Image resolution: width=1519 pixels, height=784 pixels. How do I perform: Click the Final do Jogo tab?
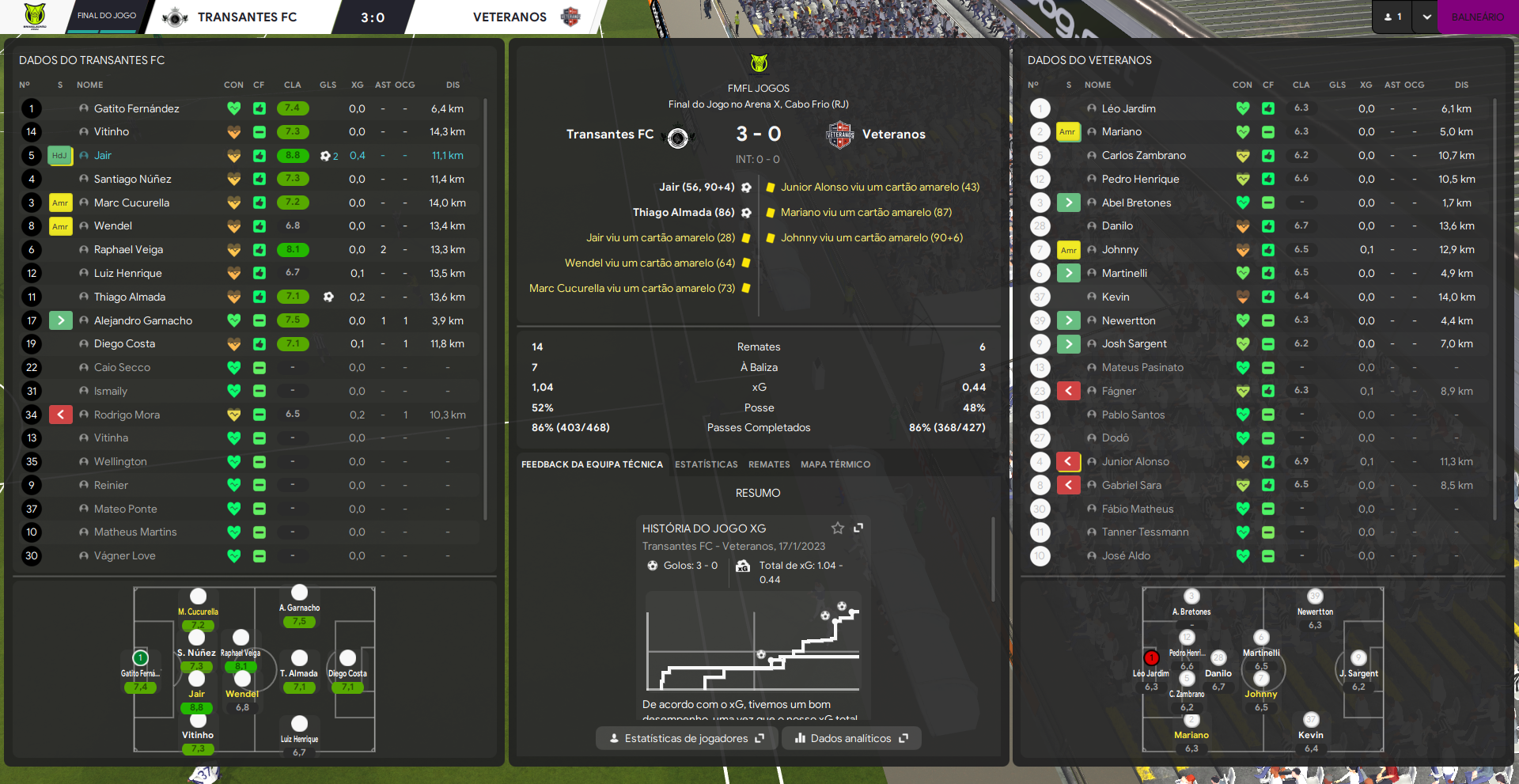coord(107,16)
